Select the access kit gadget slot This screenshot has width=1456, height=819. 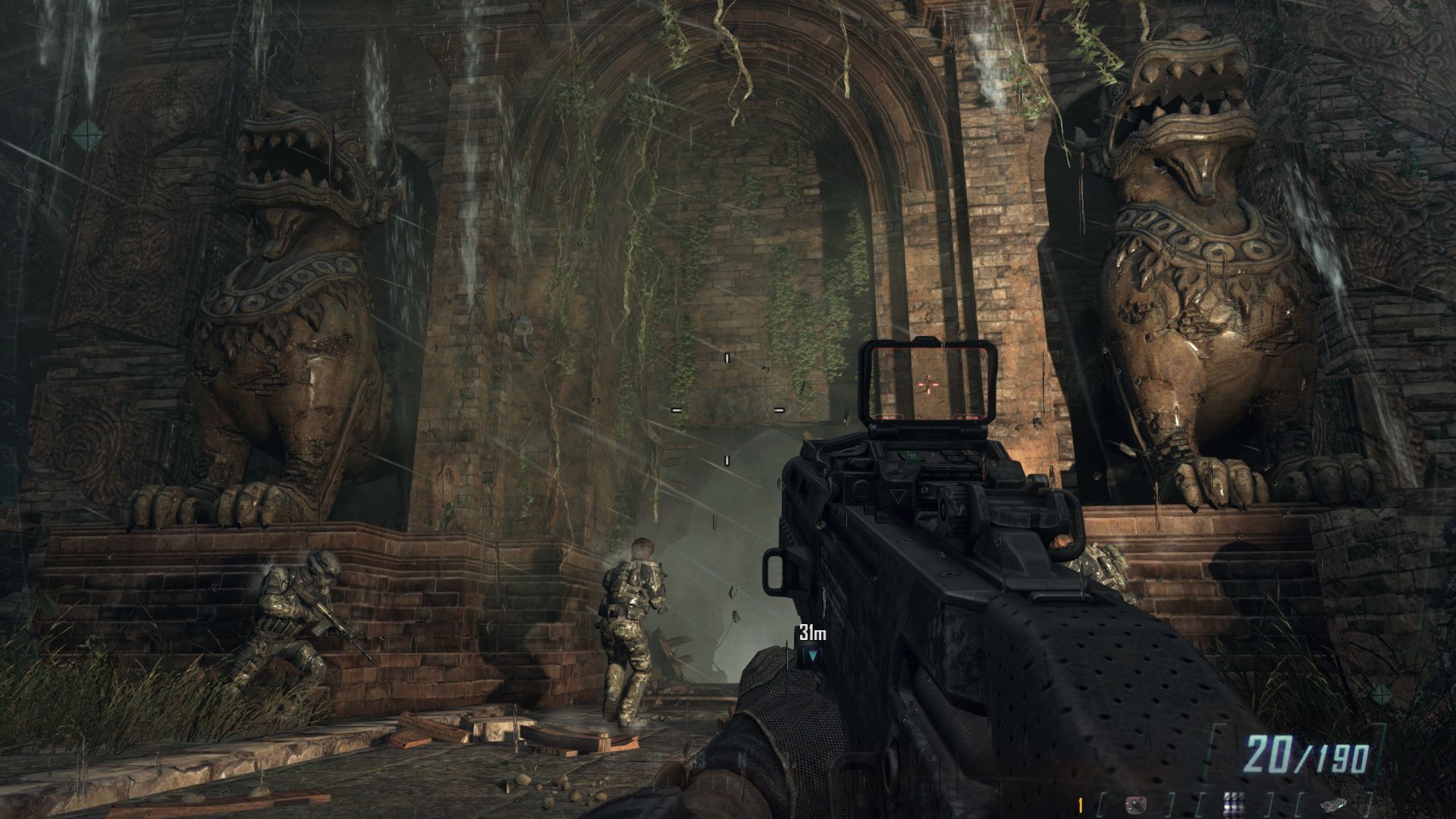[1332, 803]
